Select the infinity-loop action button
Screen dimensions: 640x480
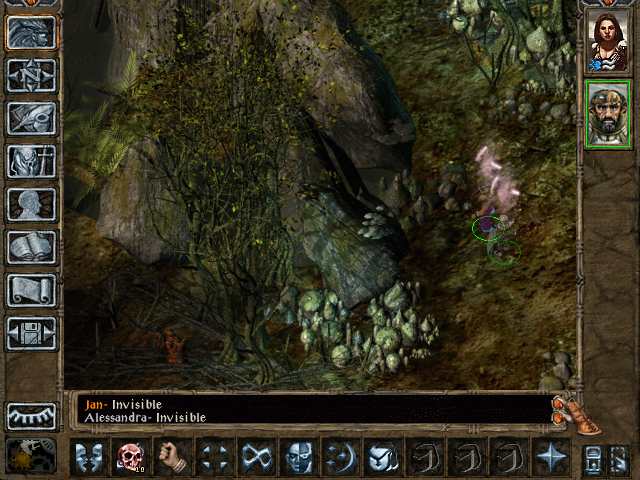click(x=257, y=457)
